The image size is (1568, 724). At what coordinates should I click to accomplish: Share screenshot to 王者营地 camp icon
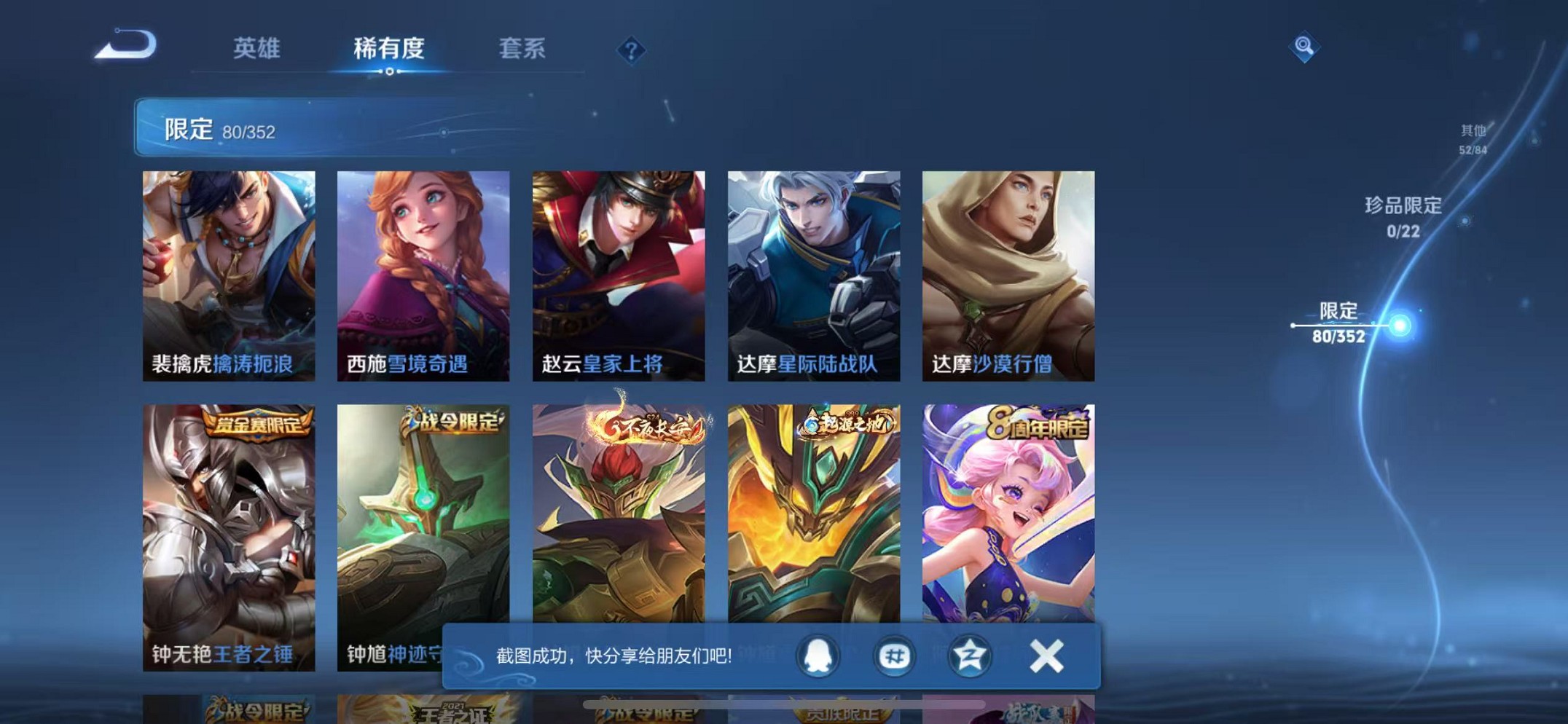[x=970, y=656]
